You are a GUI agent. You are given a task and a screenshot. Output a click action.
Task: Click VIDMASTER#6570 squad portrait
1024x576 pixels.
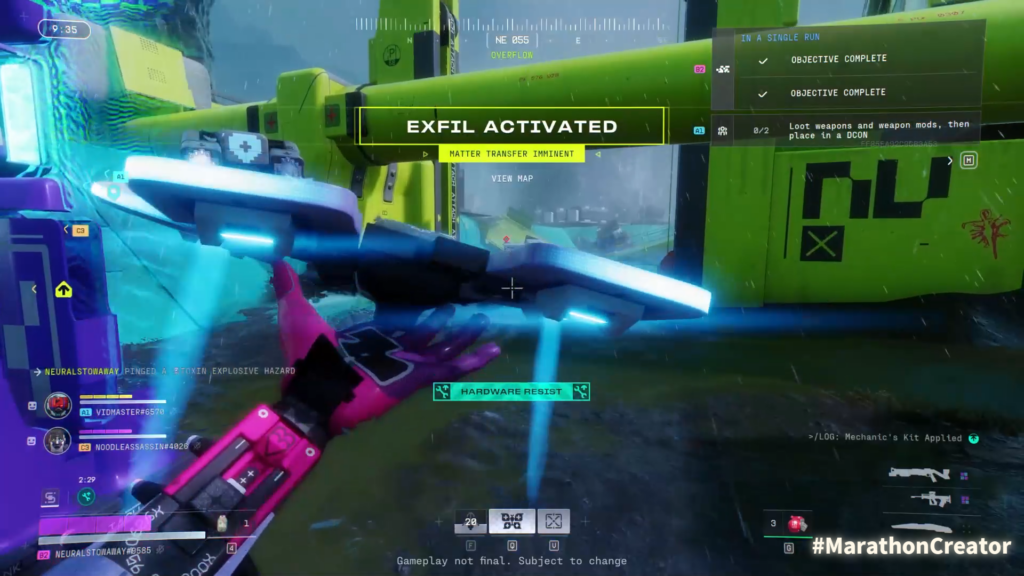pyautogui.click(x=57, y=405)
